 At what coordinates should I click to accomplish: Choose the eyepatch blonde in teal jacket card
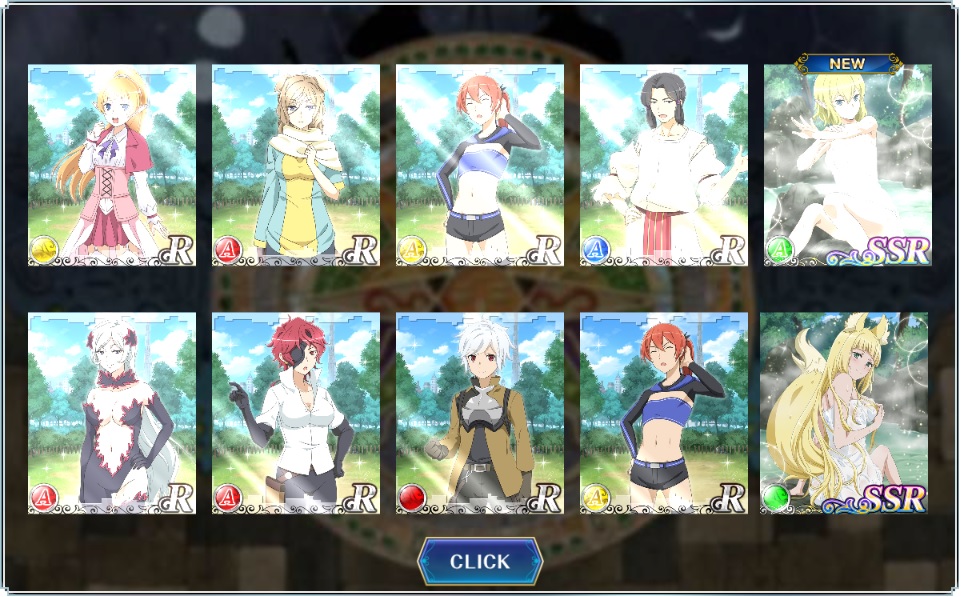coord(296,165)
